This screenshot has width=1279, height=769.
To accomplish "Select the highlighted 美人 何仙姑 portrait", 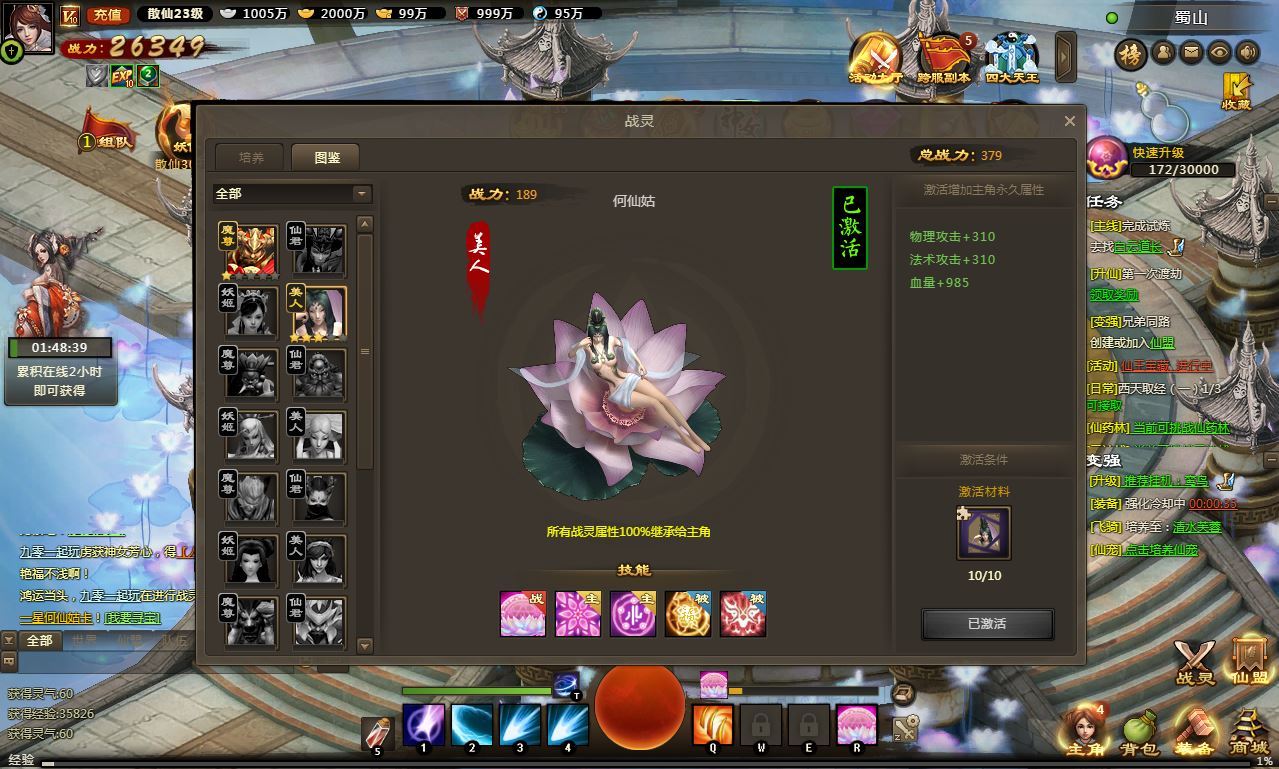I will 317,312.
